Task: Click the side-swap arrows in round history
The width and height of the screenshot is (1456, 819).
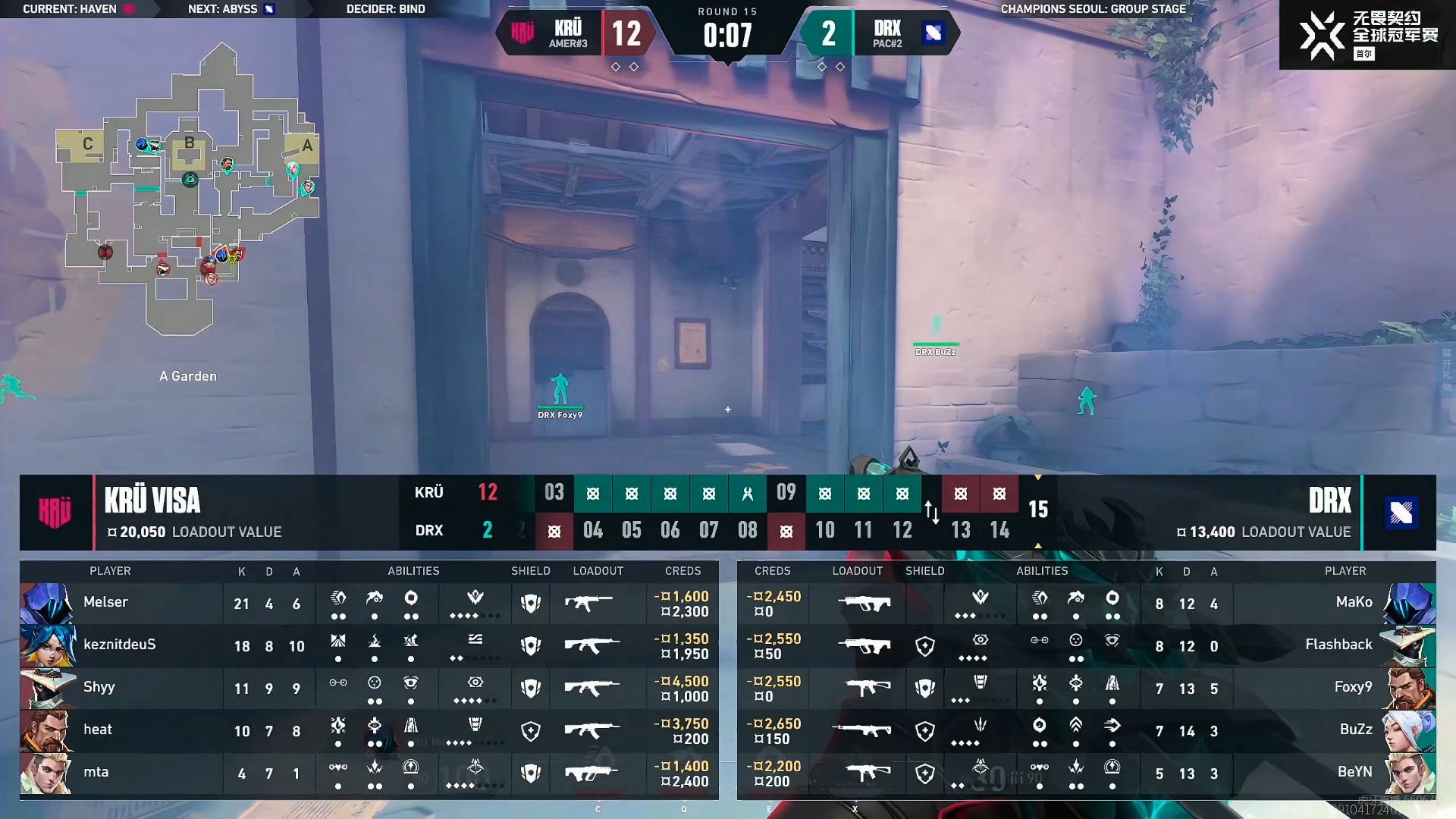Action: (x=932, y=512)
